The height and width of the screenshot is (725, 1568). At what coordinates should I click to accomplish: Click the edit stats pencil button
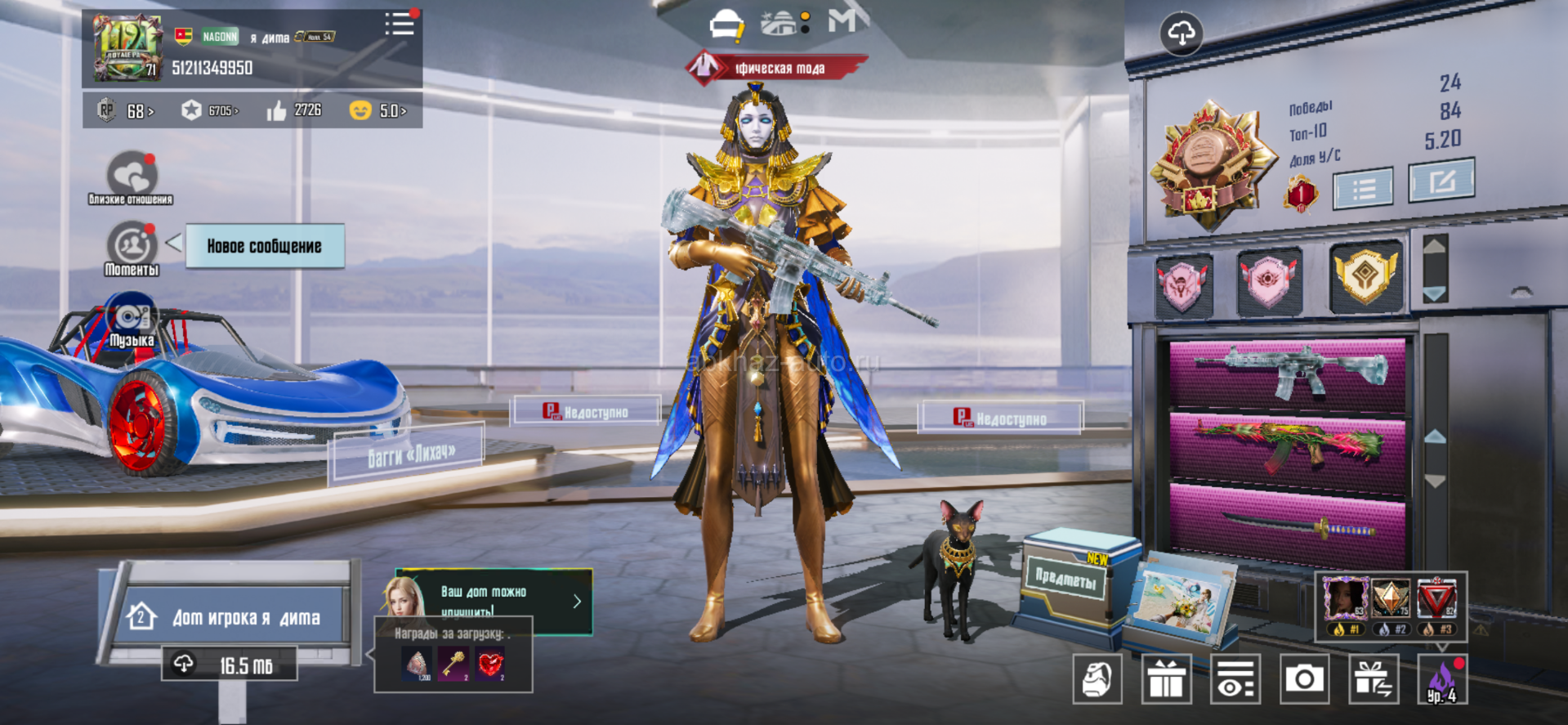1441,180
